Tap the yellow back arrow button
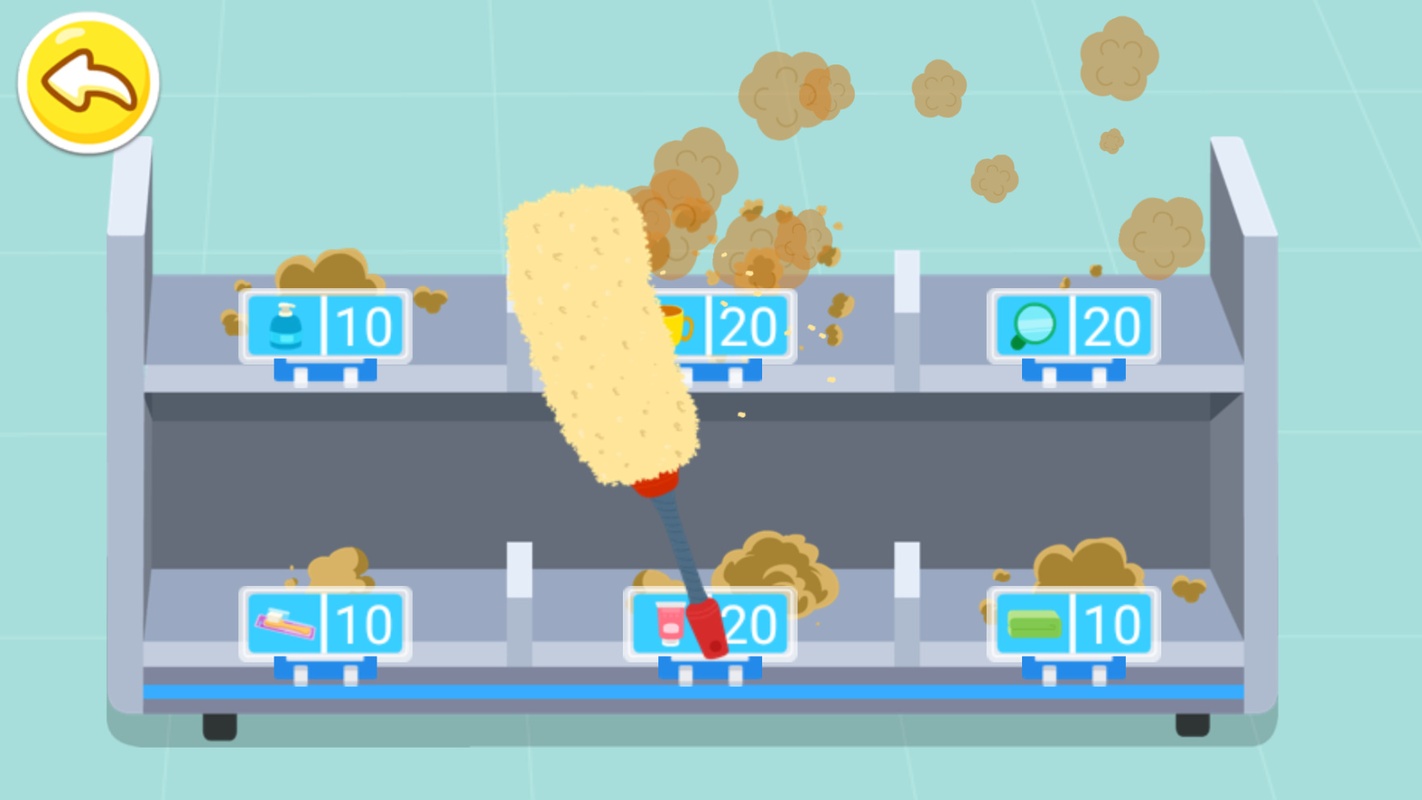 coord(88,82)
